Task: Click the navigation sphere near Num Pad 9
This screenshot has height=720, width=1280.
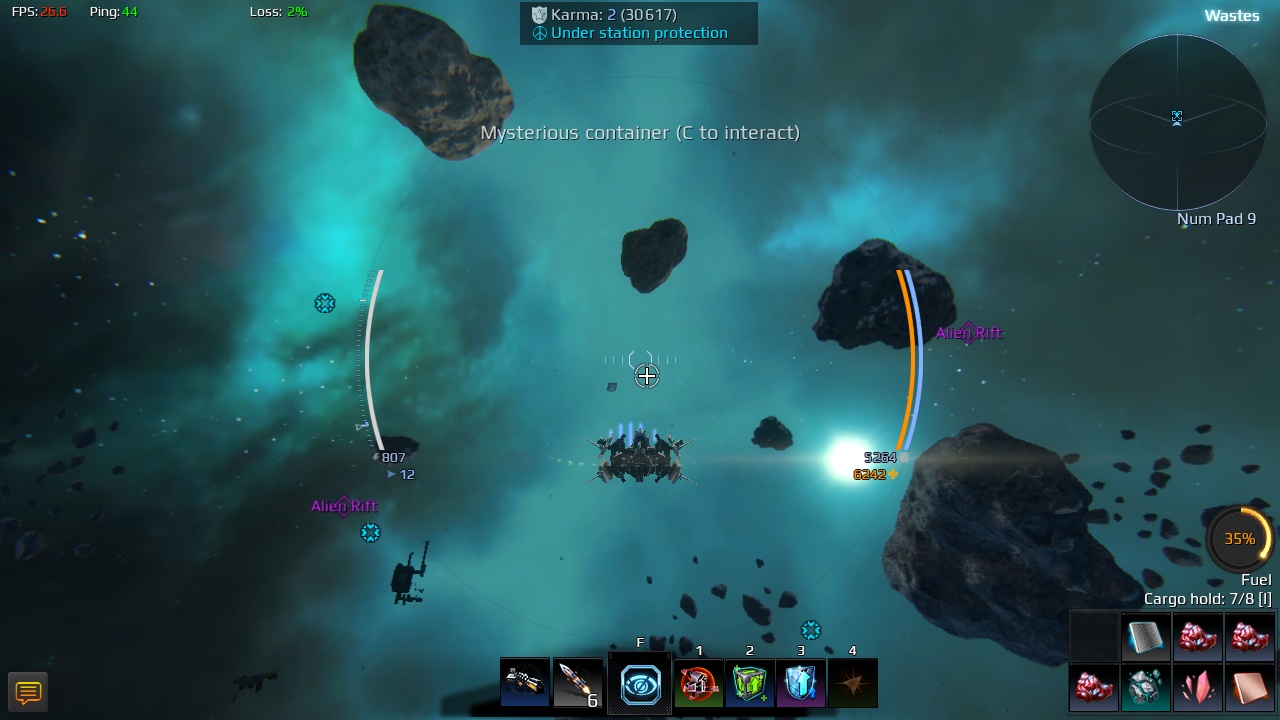Action: click(x=1177, y=118)
